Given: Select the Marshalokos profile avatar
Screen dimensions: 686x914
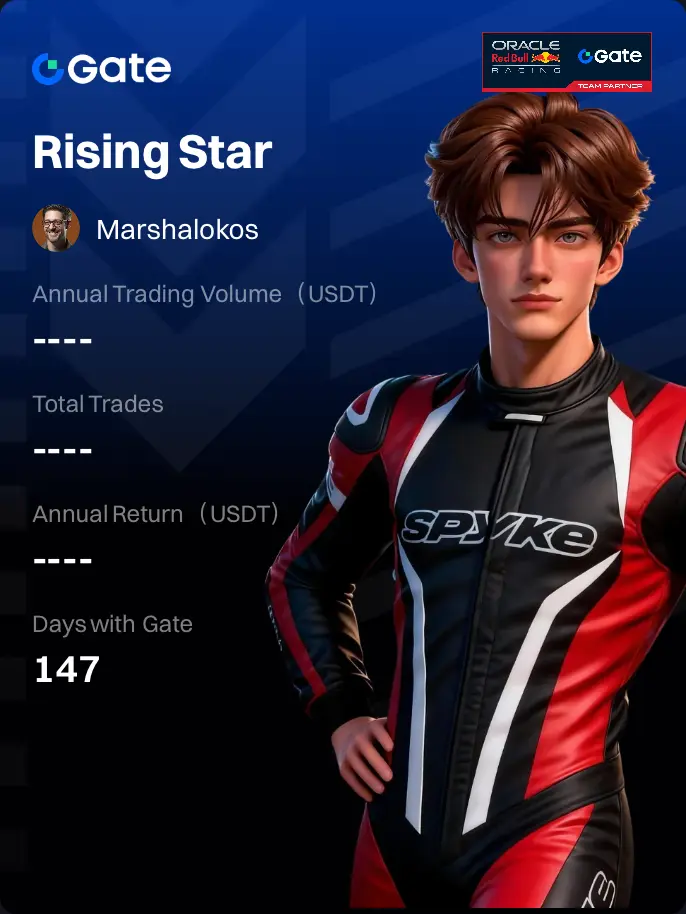Looking at the screenshot, I should coord(56,229).
